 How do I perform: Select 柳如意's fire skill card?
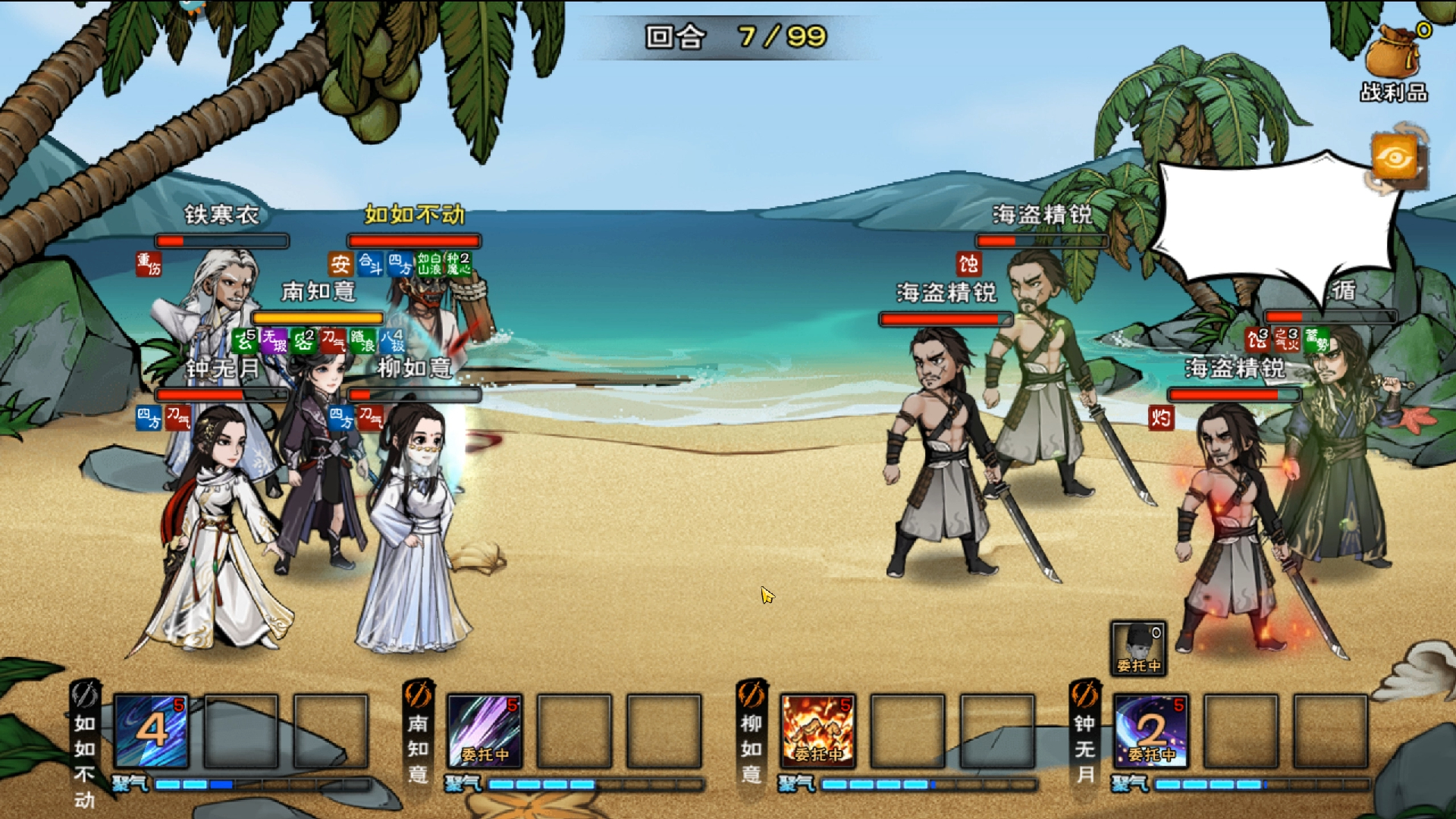click(x=817, y=731)
